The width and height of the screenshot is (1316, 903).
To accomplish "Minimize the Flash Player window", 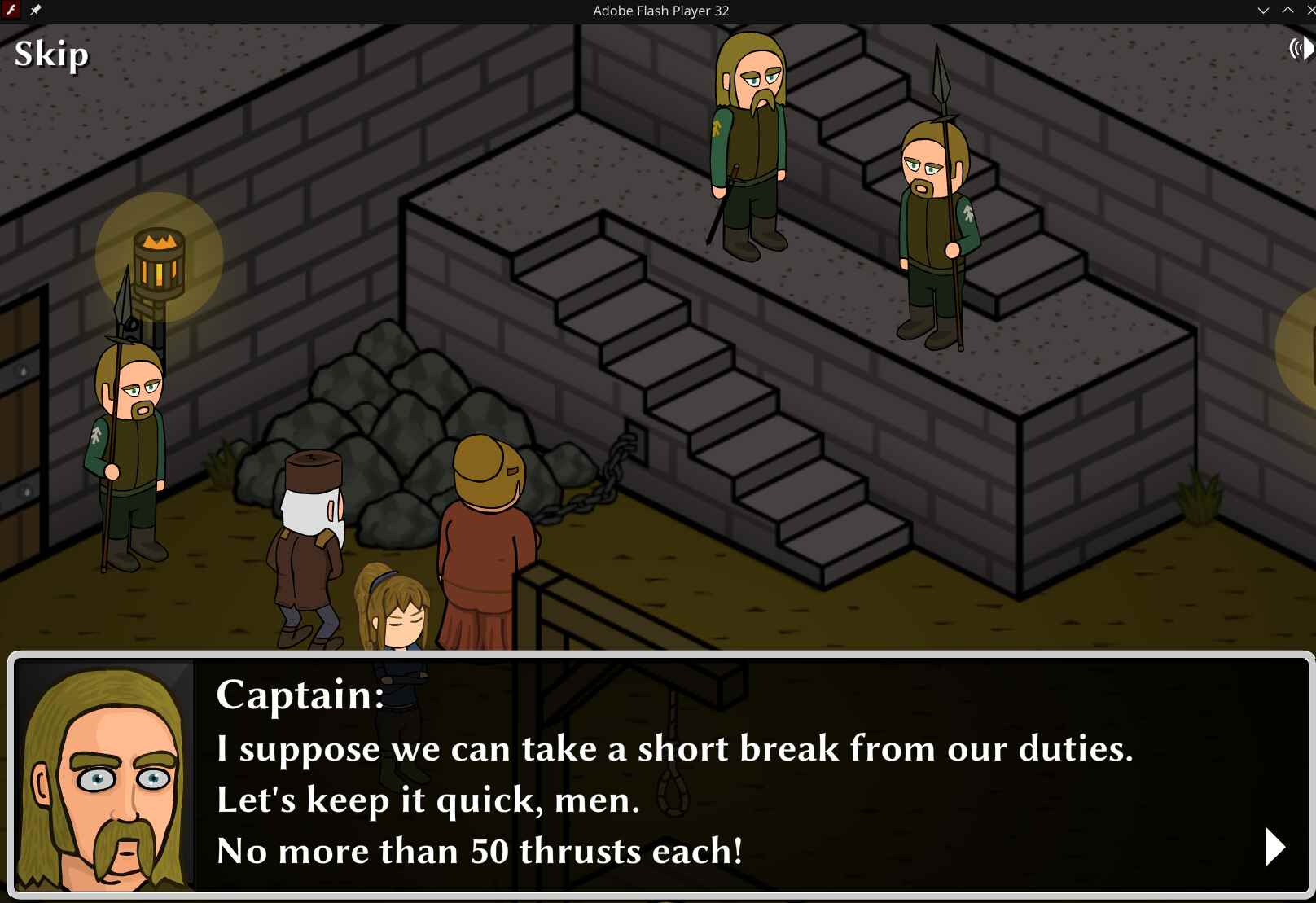I will point(1263,11).
